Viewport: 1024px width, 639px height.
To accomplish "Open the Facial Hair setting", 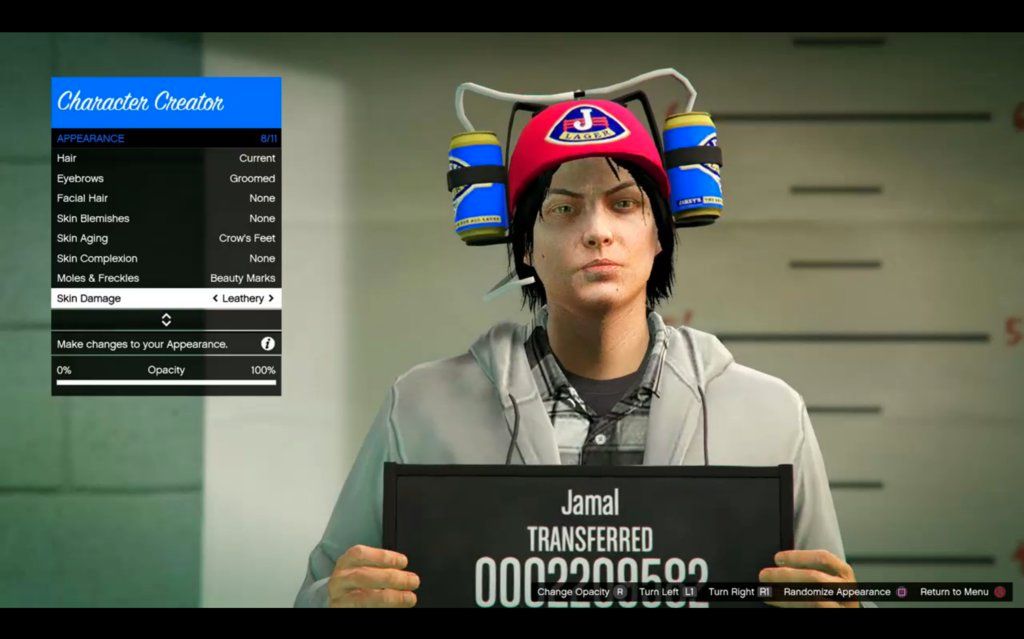I will tap(166, 198).
